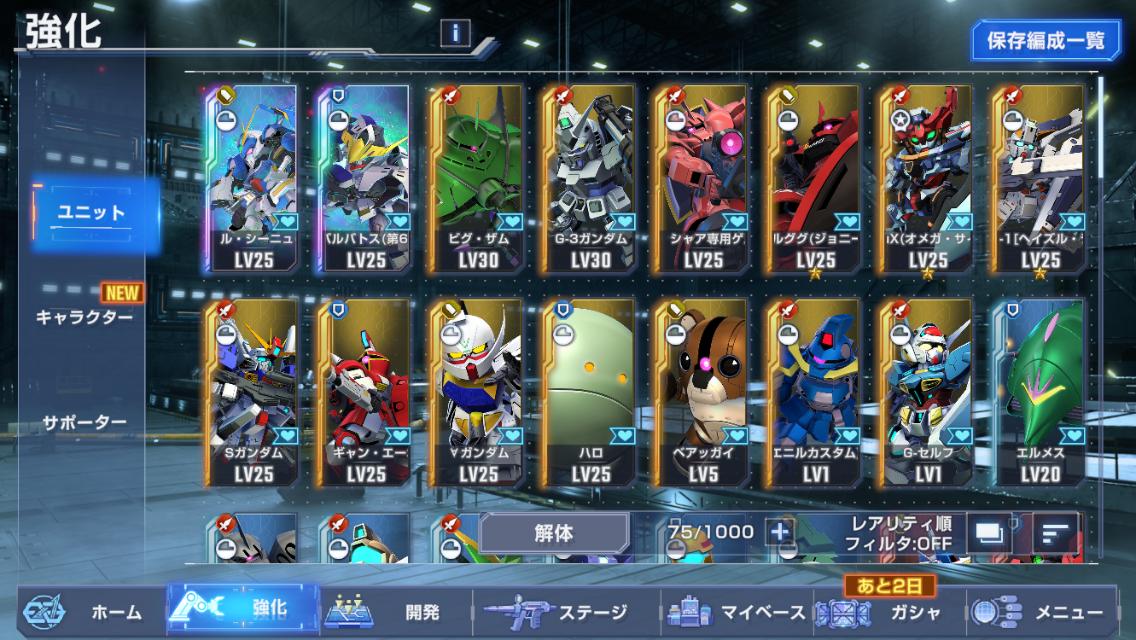
Task: Switch to the サポーター tab
Action: pos(84,422)
